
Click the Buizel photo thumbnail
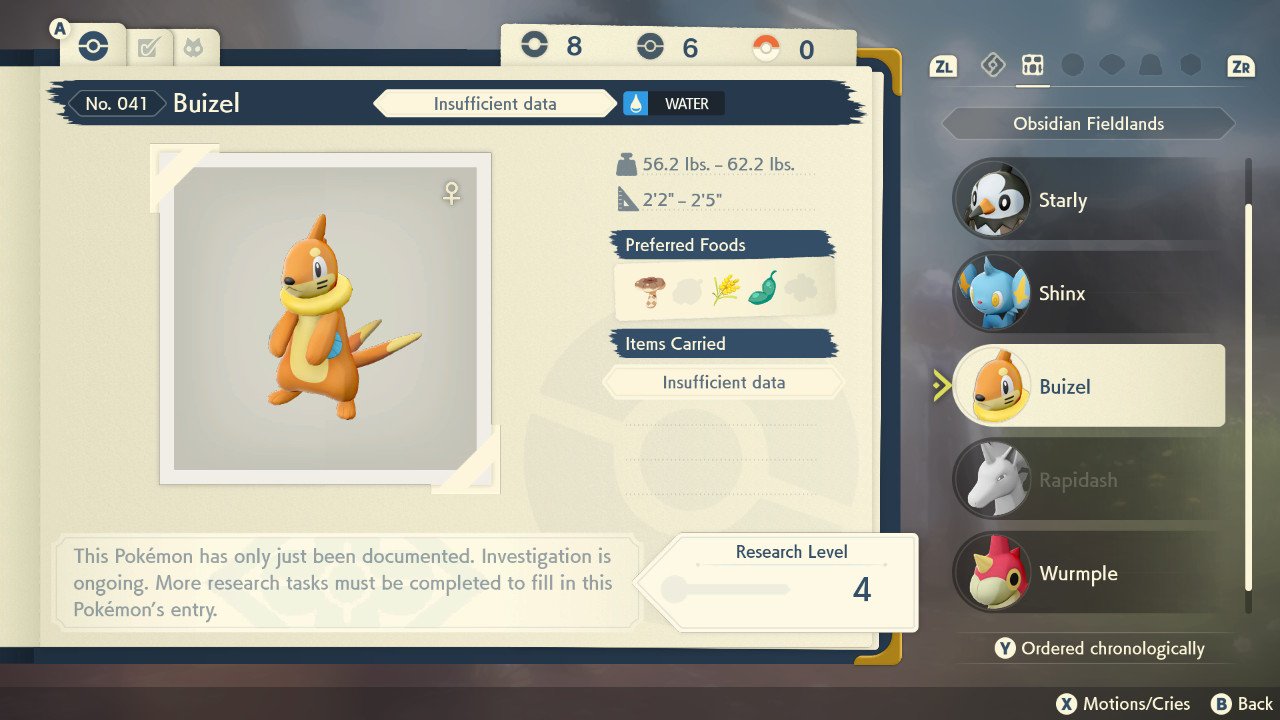pos(326,319)
